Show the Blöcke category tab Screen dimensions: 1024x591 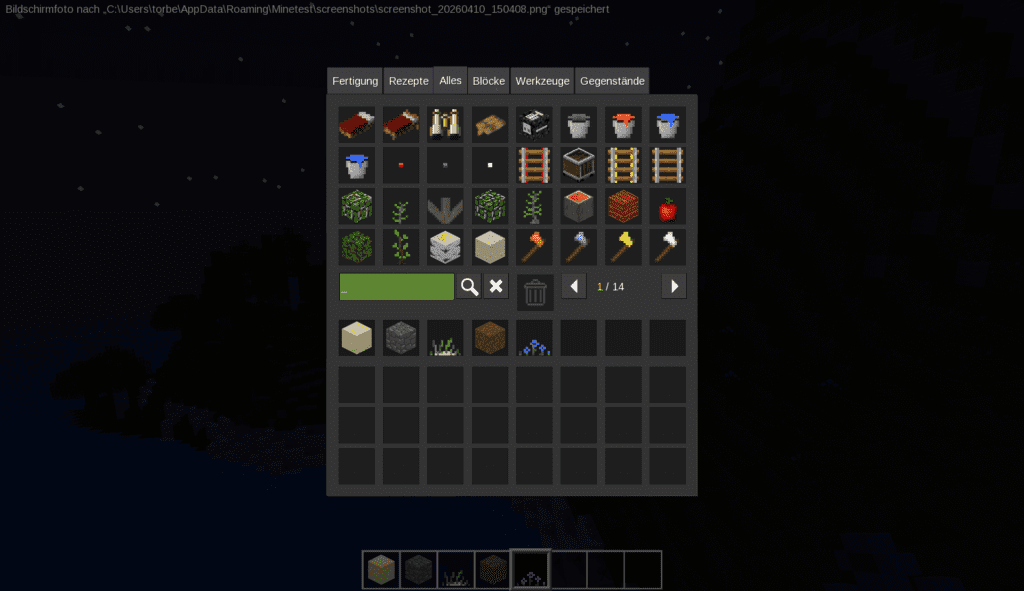(488, 81)
